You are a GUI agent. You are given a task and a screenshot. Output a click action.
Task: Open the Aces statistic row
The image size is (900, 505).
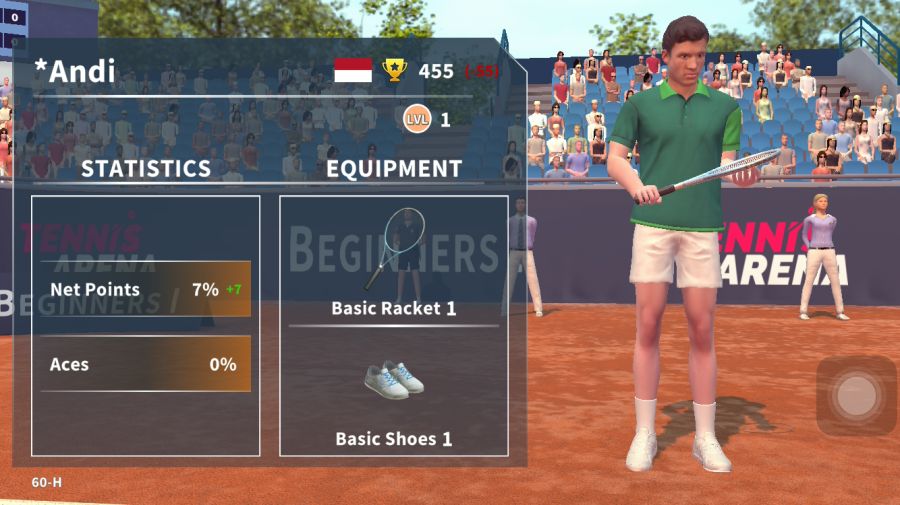tap(145, 365)
